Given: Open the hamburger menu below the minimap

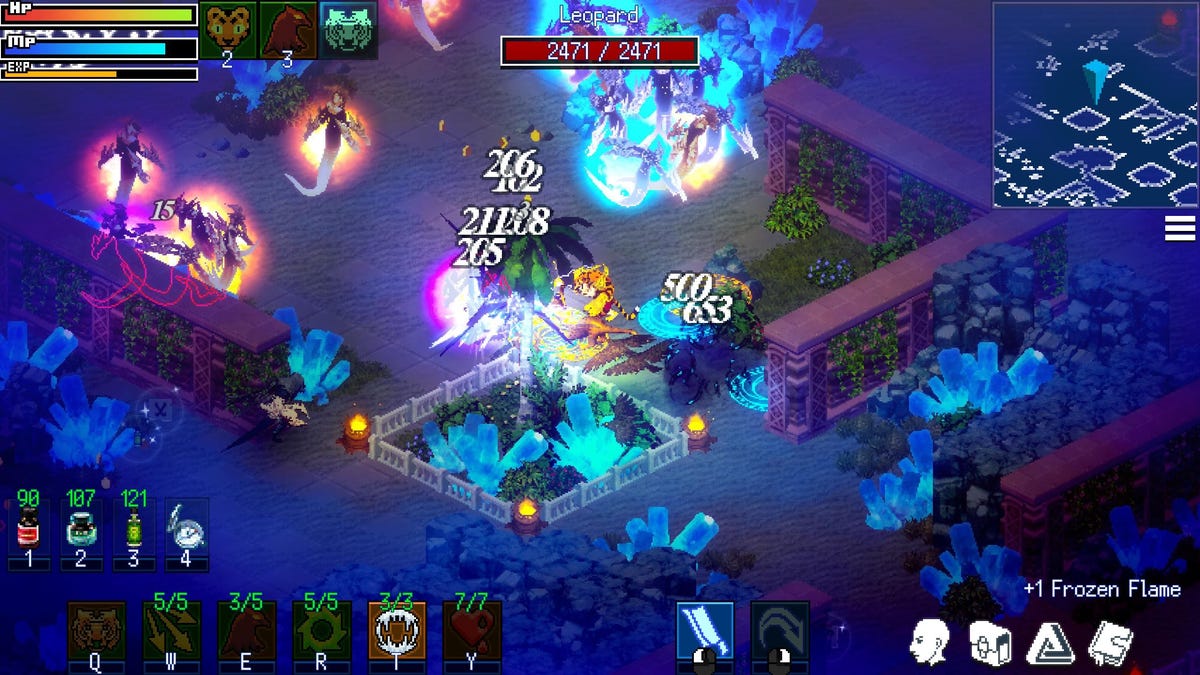Looking at the screenshot, I should coord(1180,228).
